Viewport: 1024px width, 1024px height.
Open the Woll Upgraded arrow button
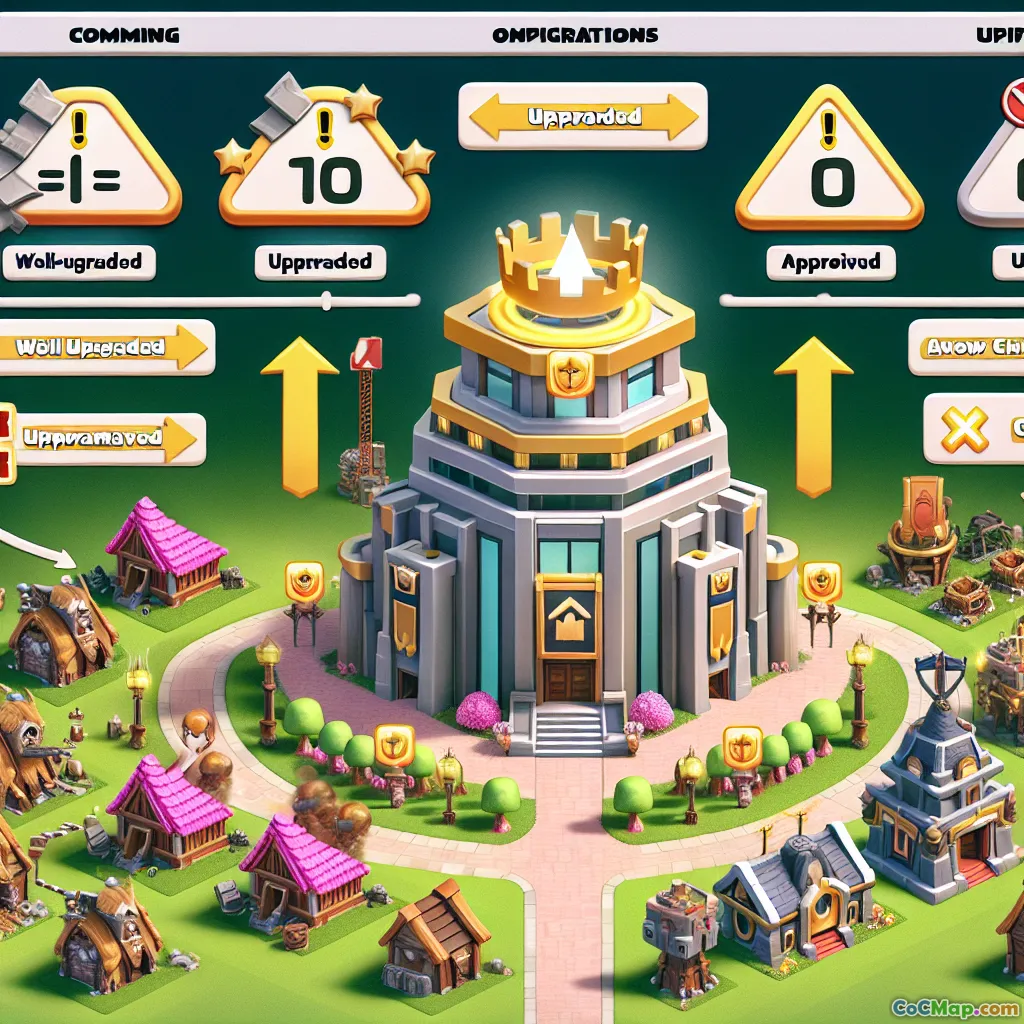point(105,347)
